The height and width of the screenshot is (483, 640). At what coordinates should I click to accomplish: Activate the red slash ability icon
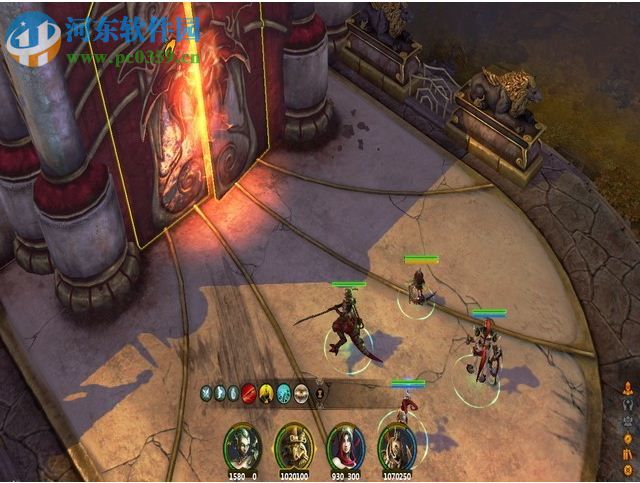click(249, 393)
